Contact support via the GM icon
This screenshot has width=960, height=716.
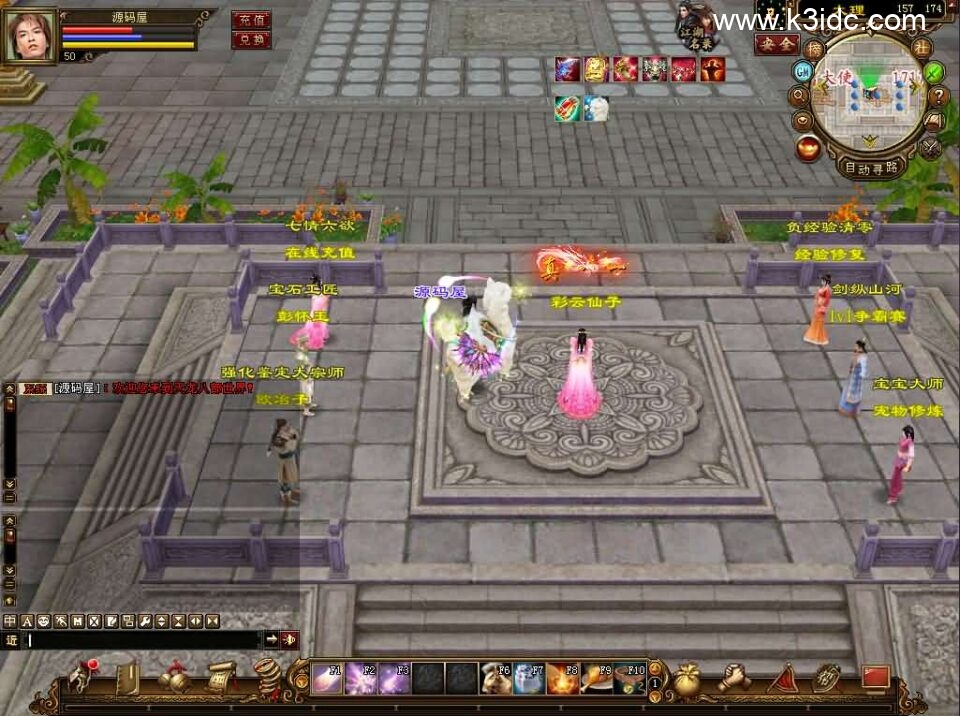[802, 71]
